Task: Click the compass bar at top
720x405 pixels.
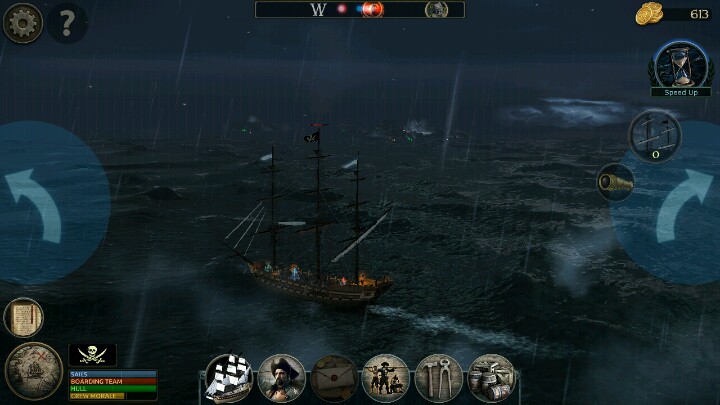Action: point(360,10)
